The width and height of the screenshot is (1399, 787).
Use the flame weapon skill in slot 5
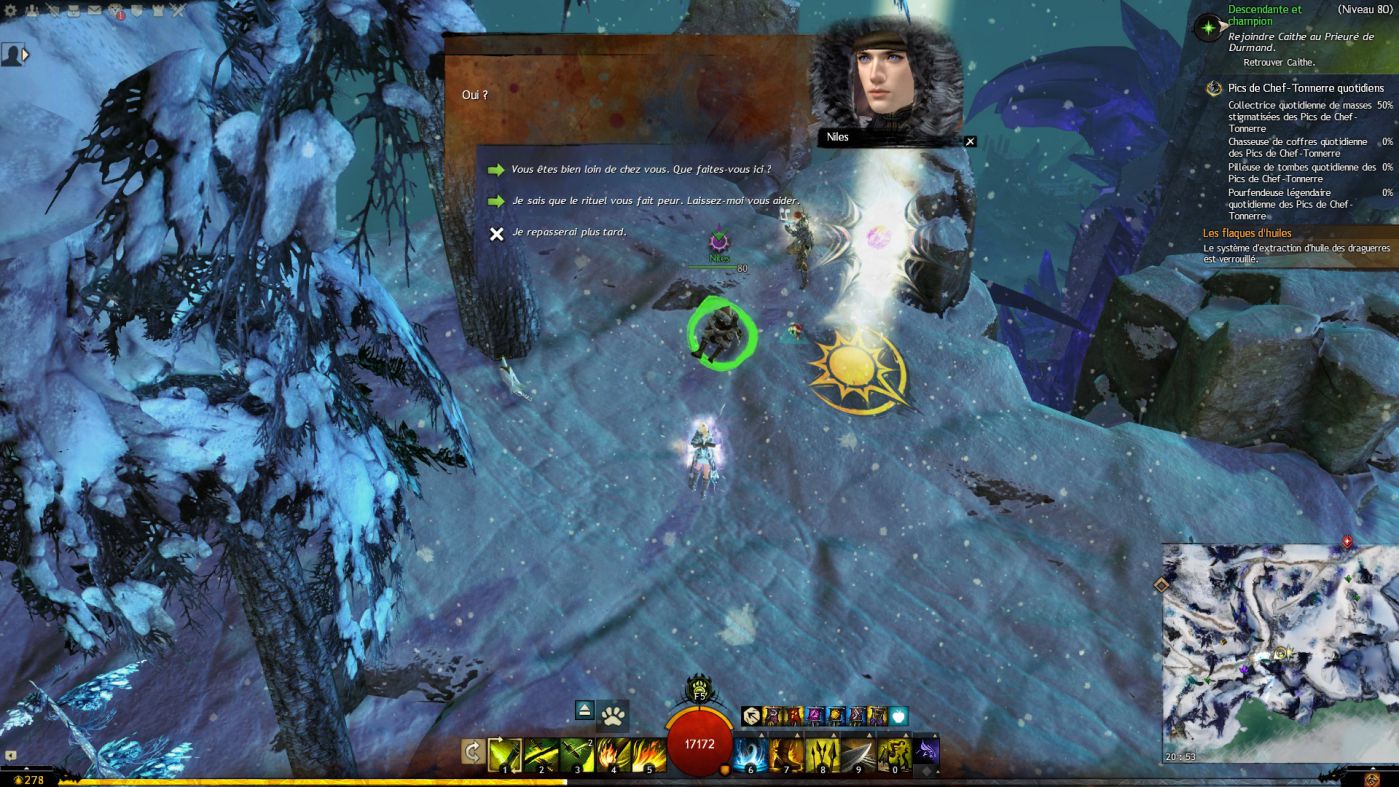(649, 754)
